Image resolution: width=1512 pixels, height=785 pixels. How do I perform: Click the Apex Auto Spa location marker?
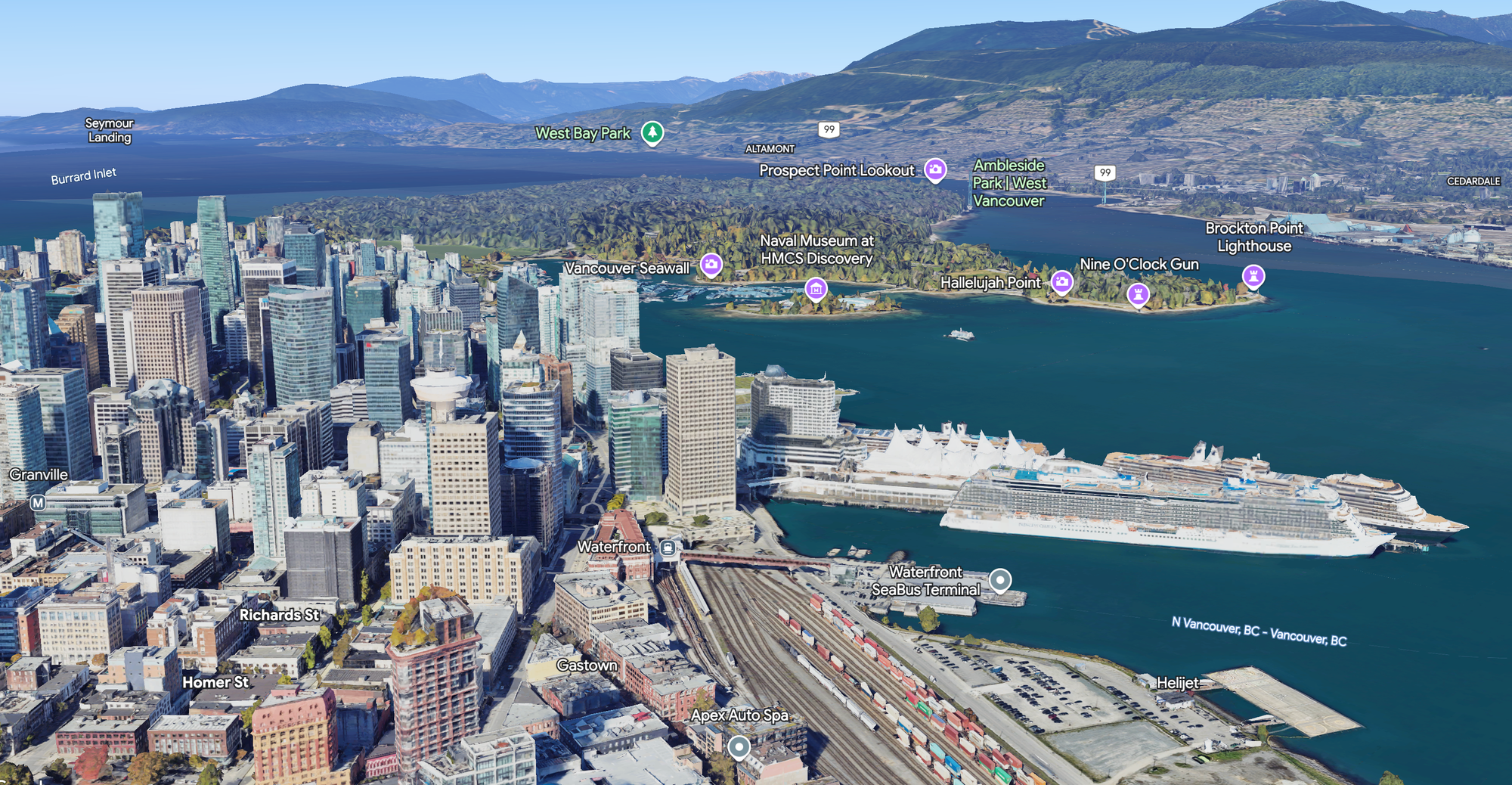click(x=741, y=747)
